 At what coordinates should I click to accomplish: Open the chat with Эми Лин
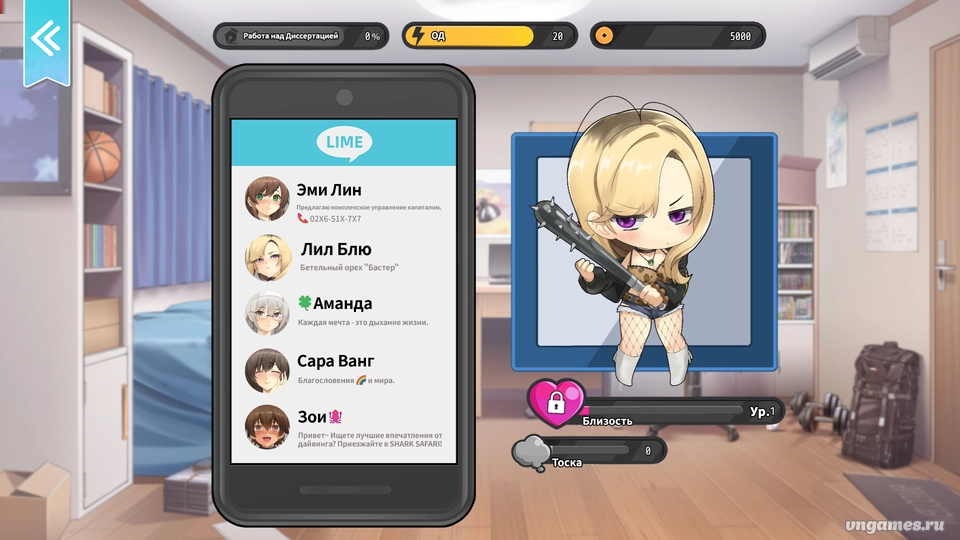coord(343,199)
